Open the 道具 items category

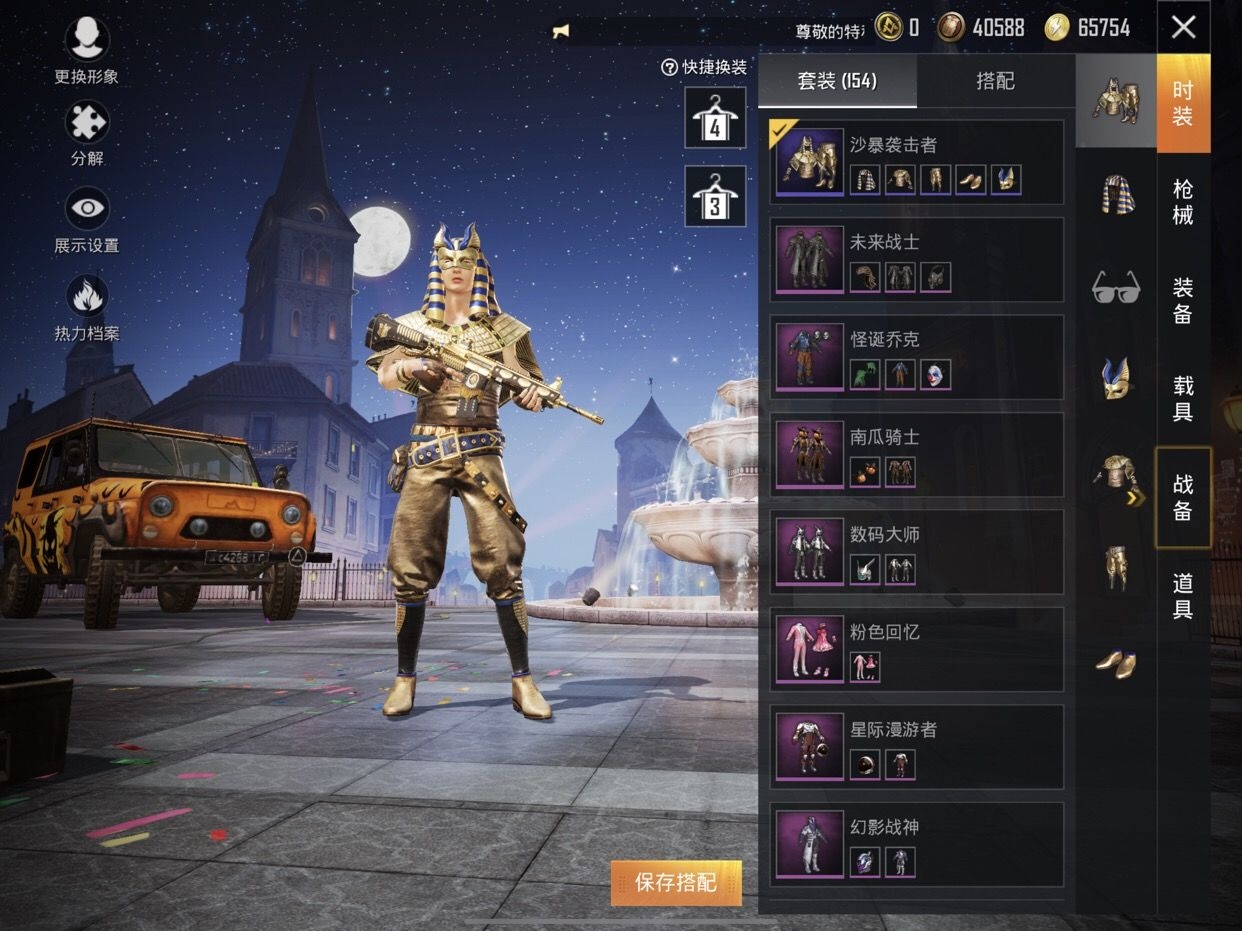coord(1183,596)
